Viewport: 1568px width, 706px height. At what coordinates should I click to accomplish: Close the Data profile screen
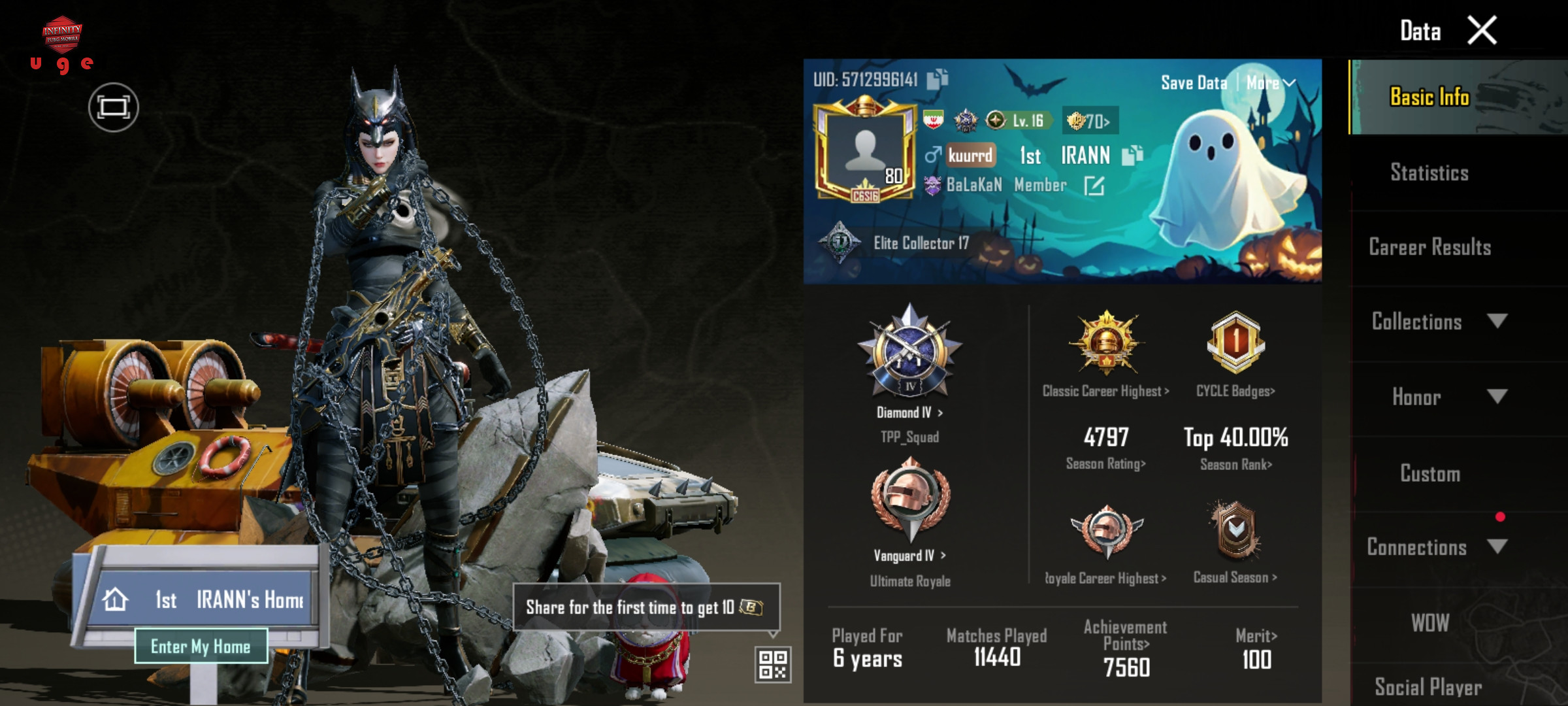[1482, 31]
